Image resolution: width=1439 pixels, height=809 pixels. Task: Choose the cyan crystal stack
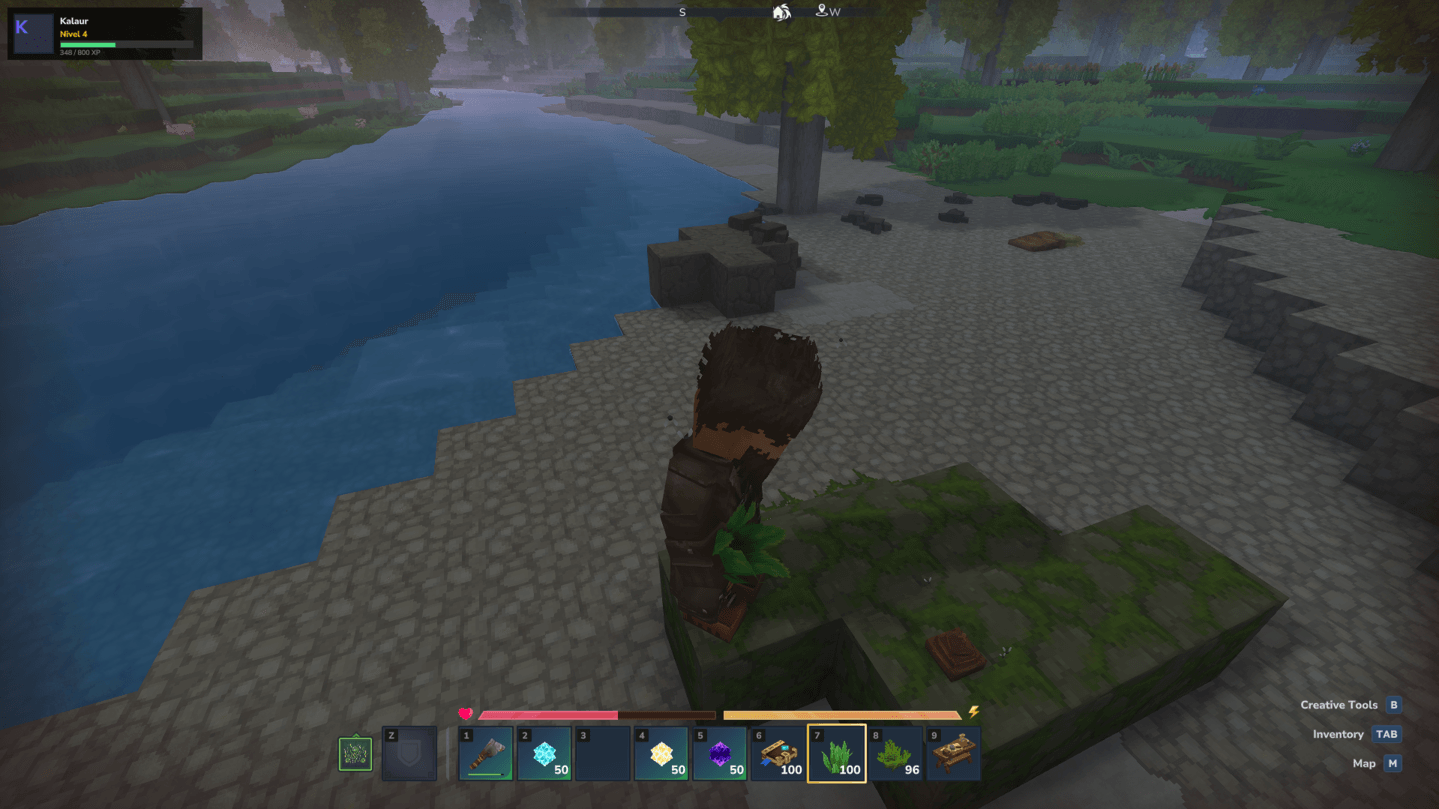544,754
